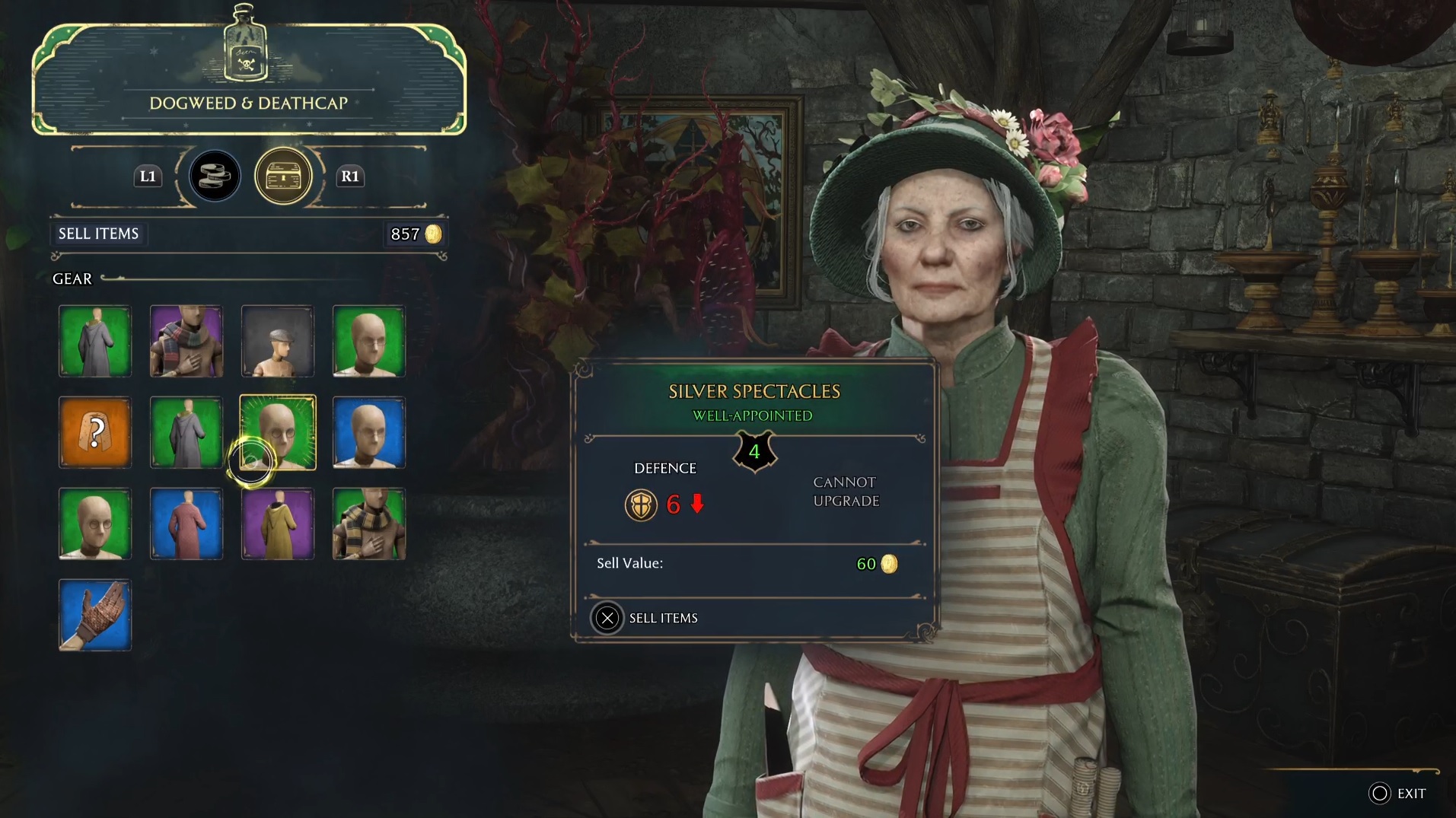
Task: Click the GEAR section label
Action: (x=72, y=279)
